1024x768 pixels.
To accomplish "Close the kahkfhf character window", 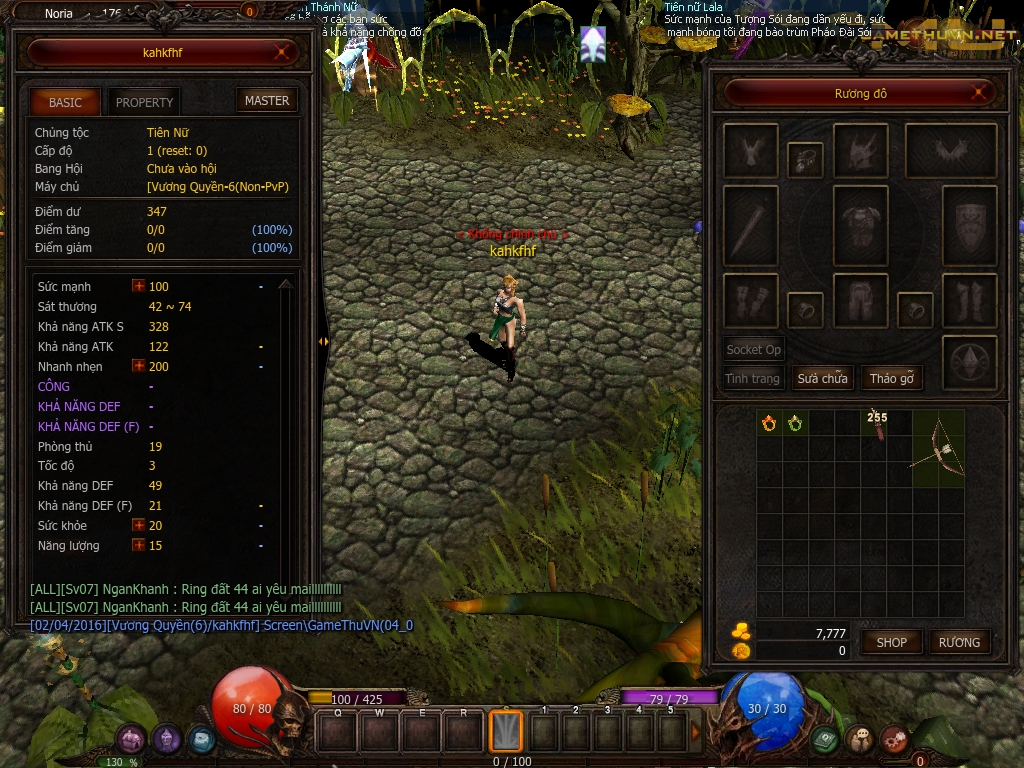I will 285,52.
